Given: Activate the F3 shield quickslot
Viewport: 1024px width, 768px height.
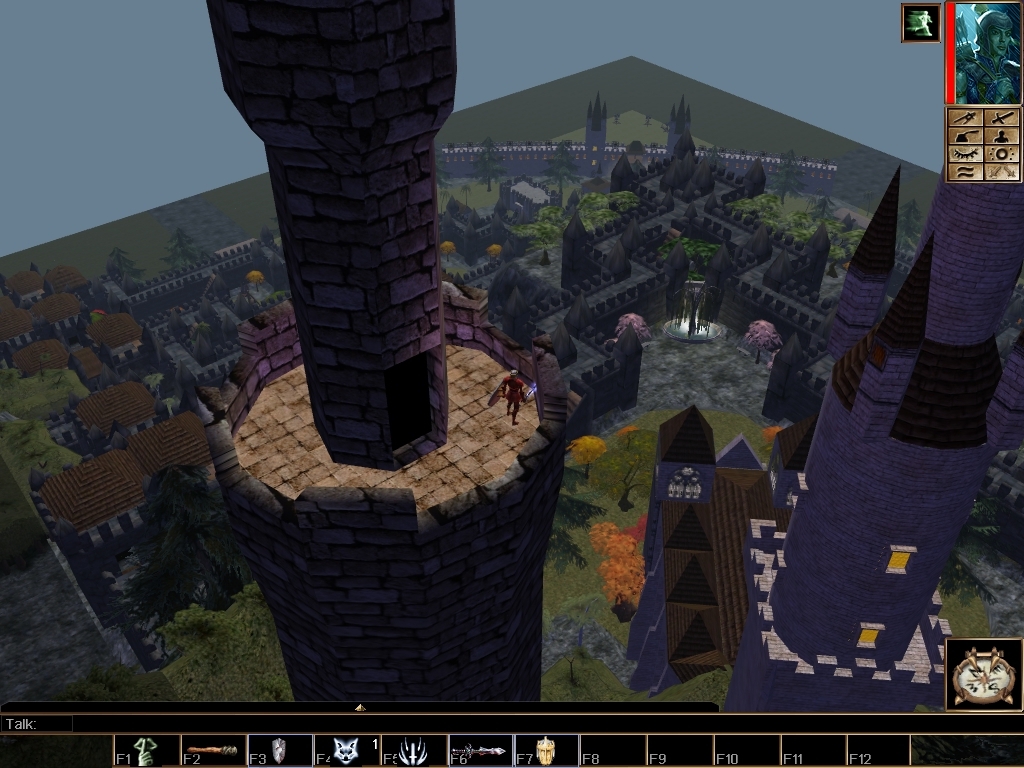Looking at the screenshot, I should 279,751.
